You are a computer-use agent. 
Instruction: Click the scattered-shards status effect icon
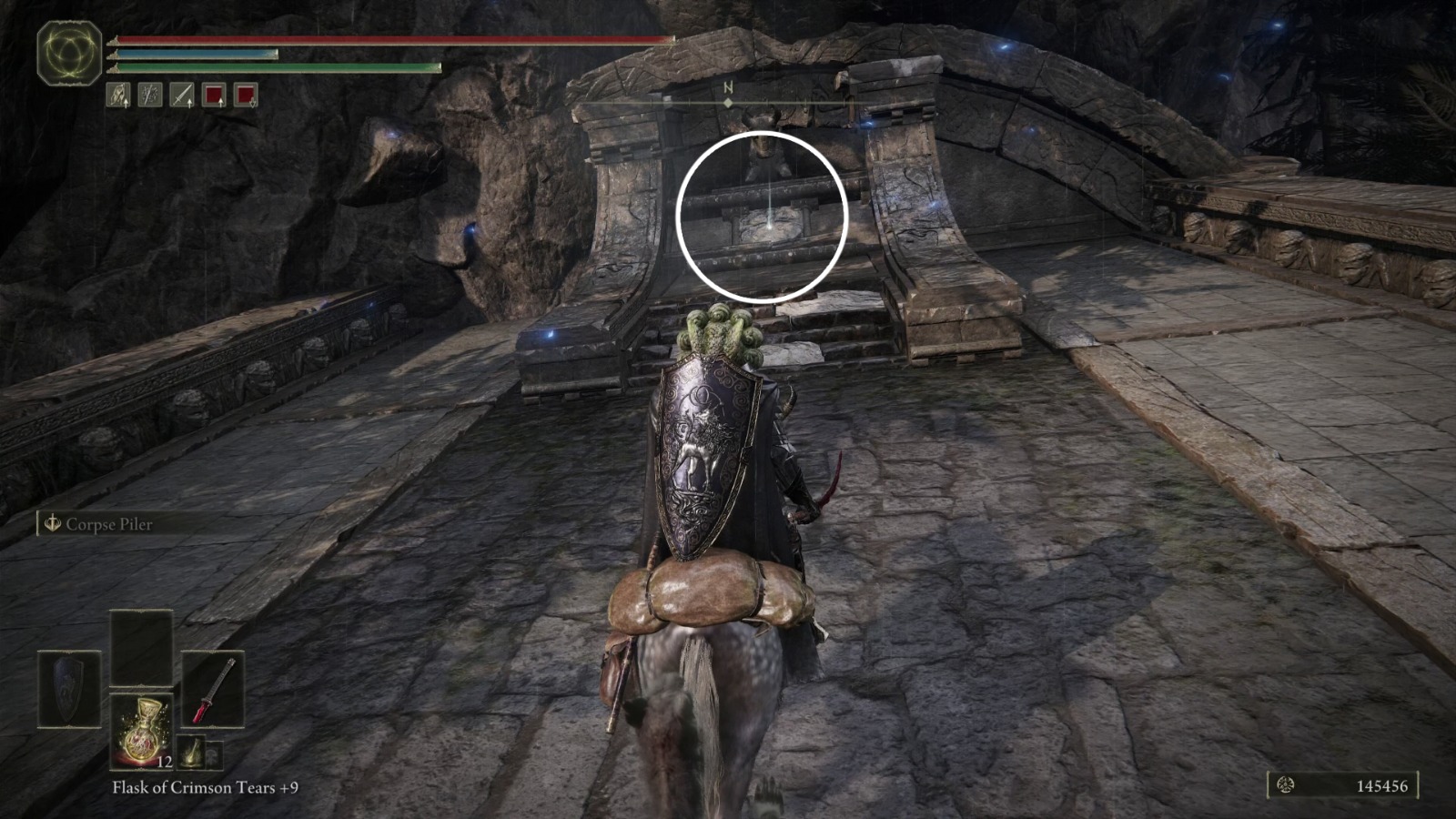coord(149,95)
